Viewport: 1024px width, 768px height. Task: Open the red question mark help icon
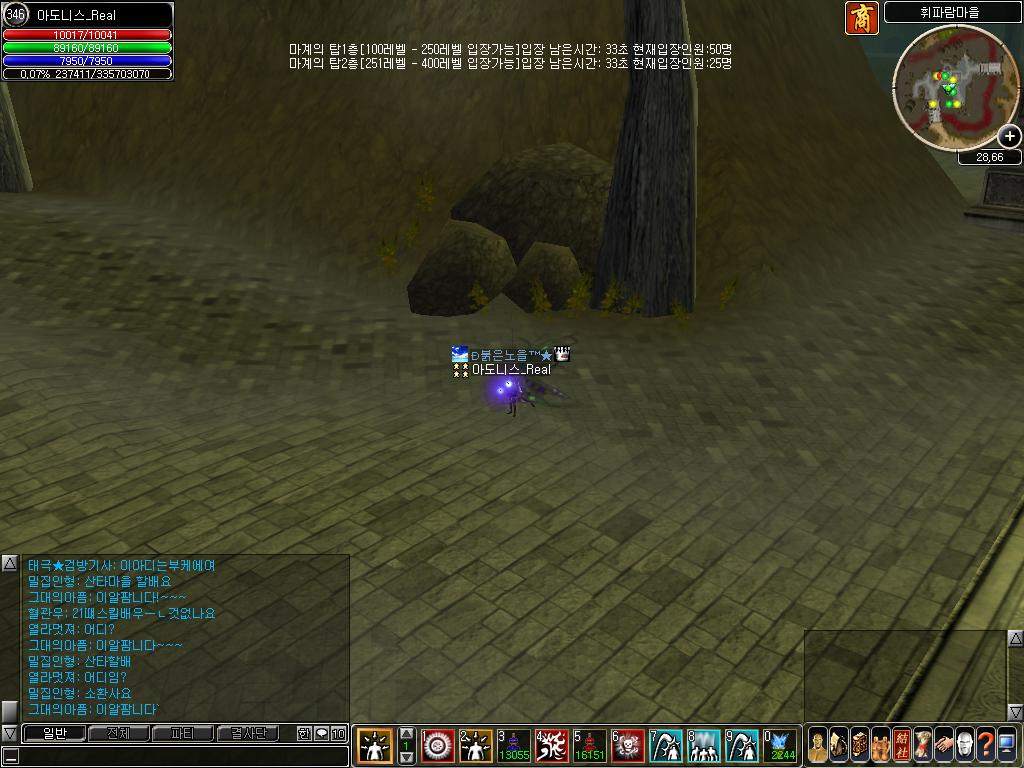(985, 745)
